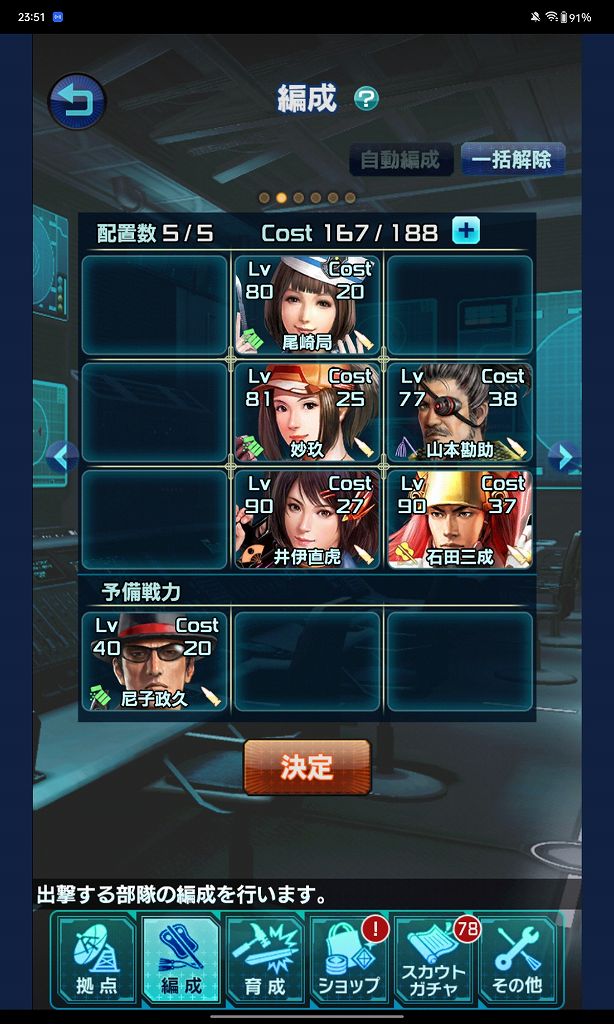The image size is (614, 1024).
Task: Select the 石田三成 unit card
Action: (460, 519)
